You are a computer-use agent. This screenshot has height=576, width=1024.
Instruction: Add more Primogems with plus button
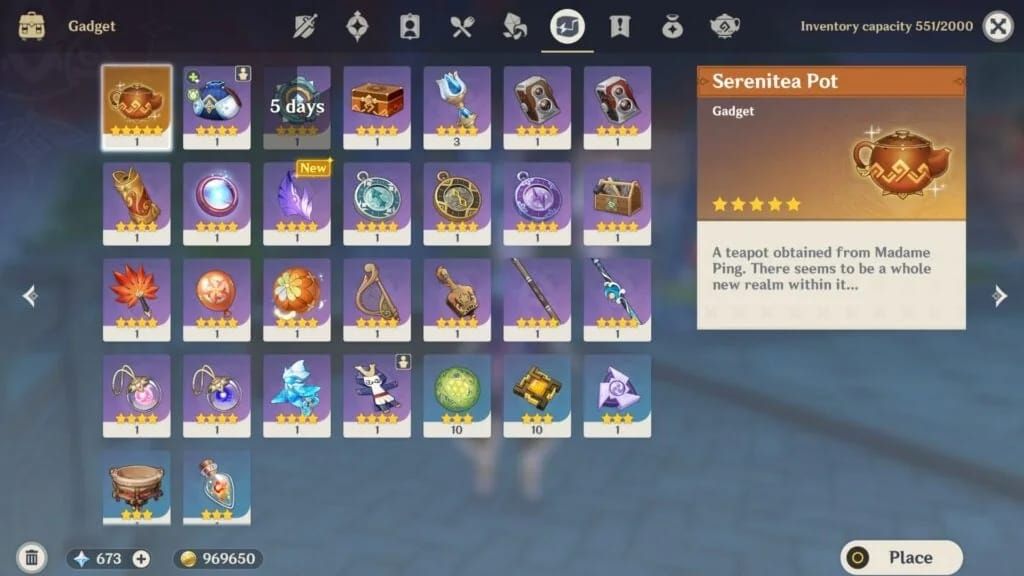pos(141,559)
